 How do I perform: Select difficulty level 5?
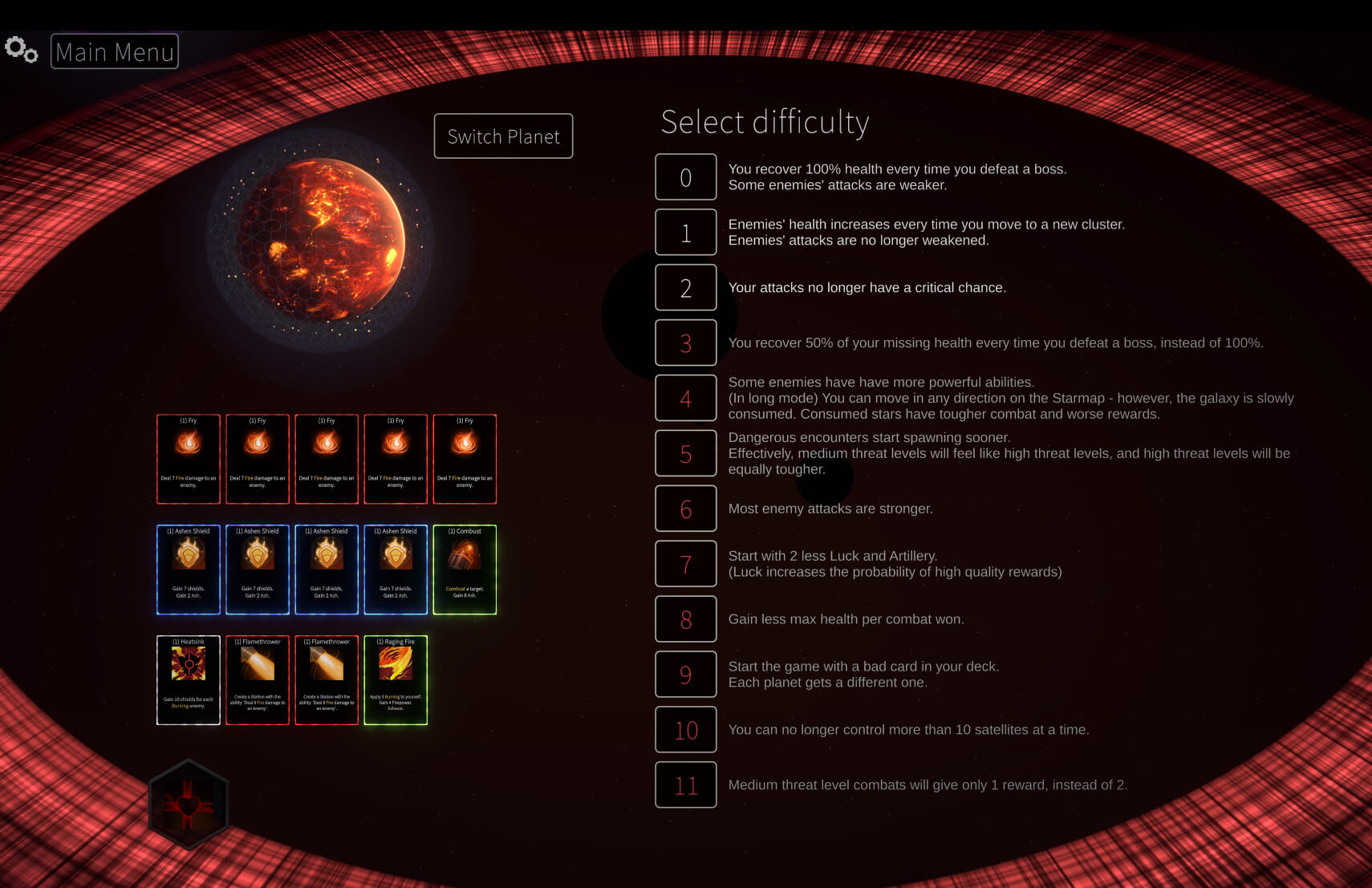[685, 453]
